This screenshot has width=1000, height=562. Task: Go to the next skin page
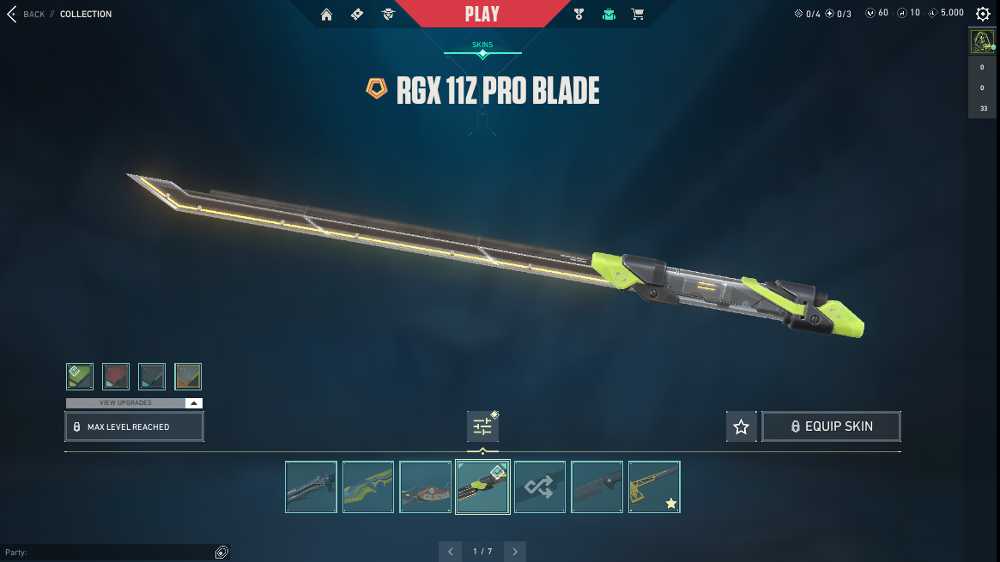pos(514,551)
